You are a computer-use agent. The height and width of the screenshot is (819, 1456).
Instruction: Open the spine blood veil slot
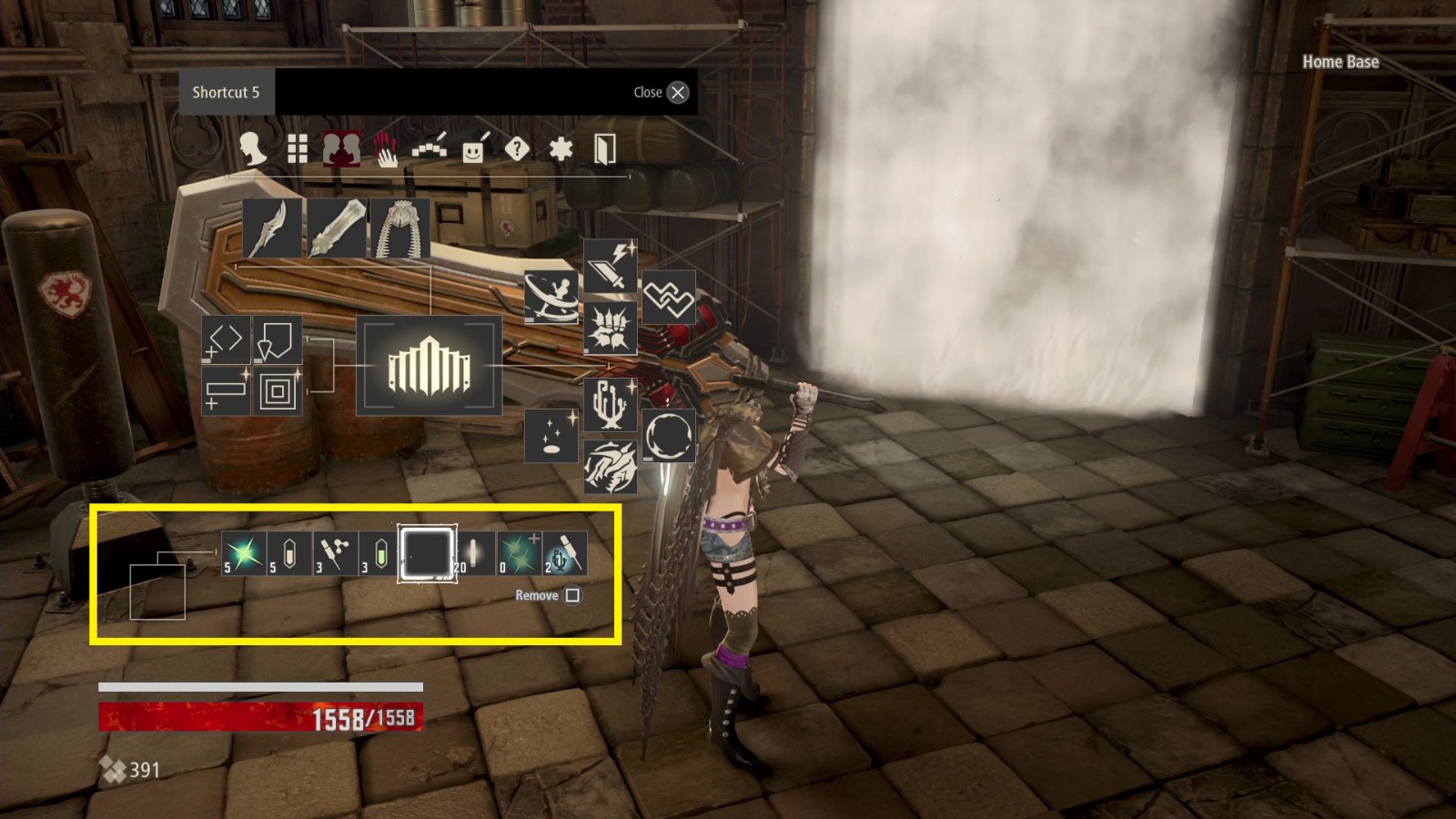point(401,227)
